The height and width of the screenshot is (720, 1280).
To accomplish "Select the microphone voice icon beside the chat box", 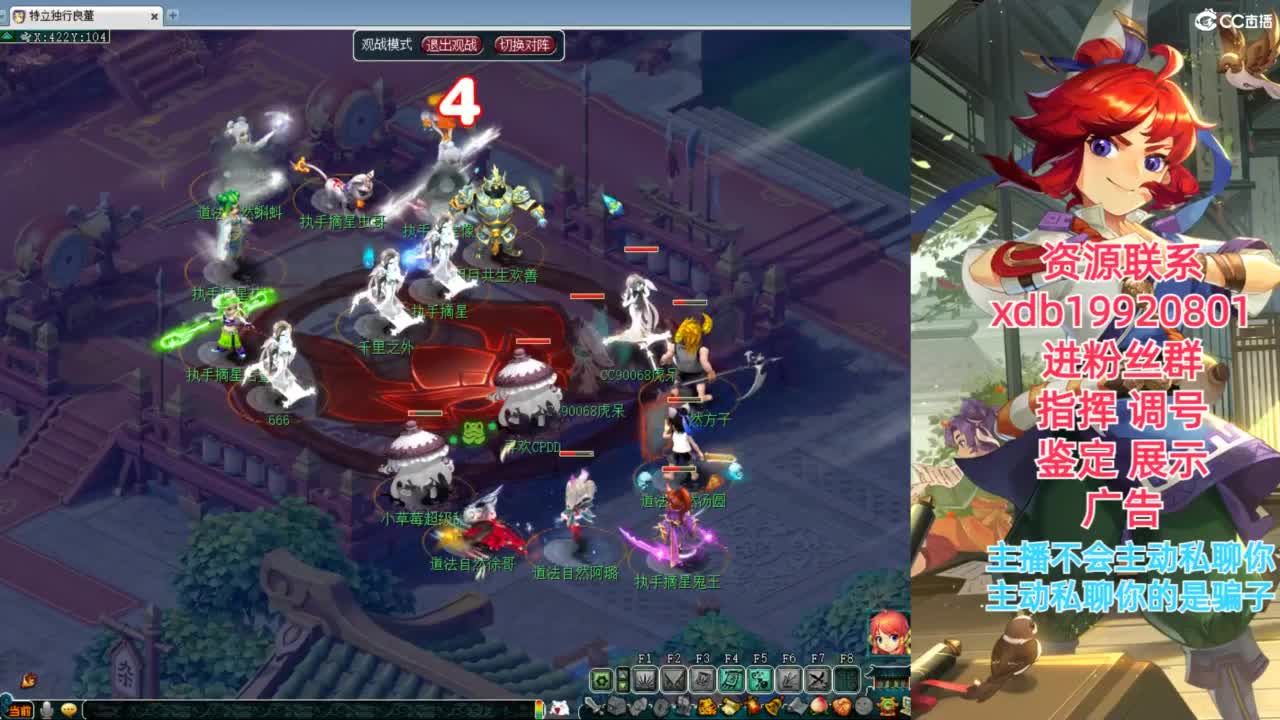I will [x=47, y=709].
